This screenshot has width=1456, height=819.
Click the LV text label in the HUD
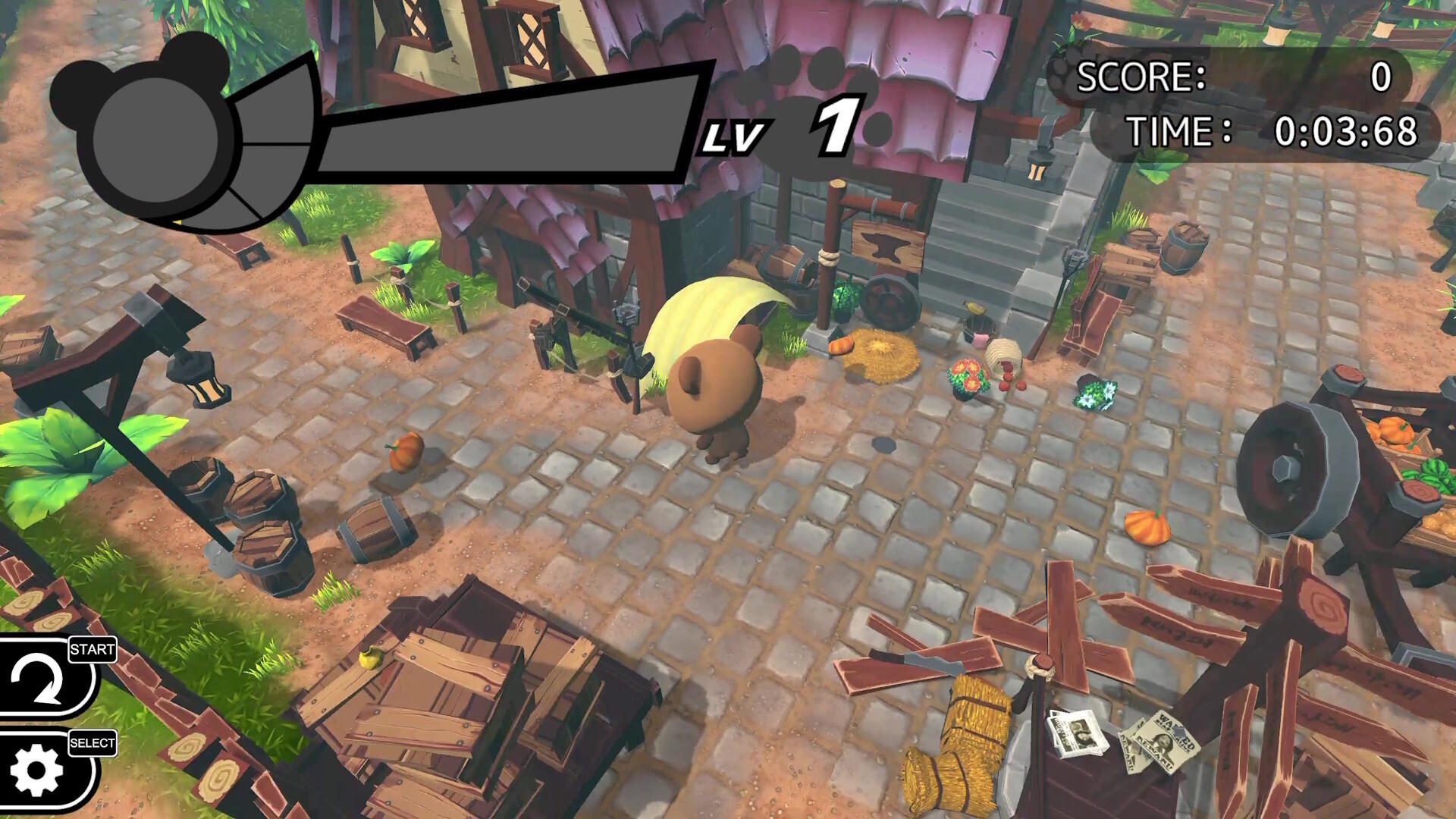pos(734,136)
